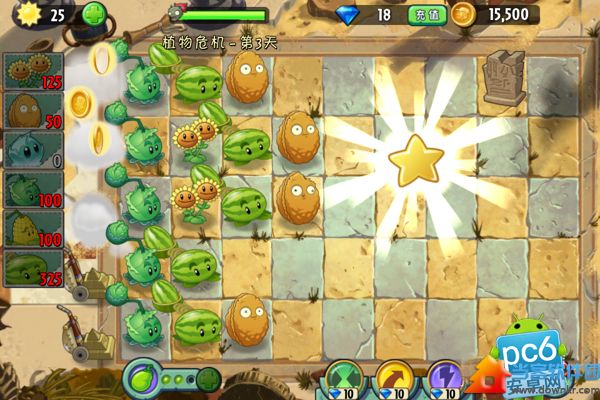Viewport: 600px width, 400px height.
Task: Select the Melon-pult seed packet costing 325
Action: point(33,268)
